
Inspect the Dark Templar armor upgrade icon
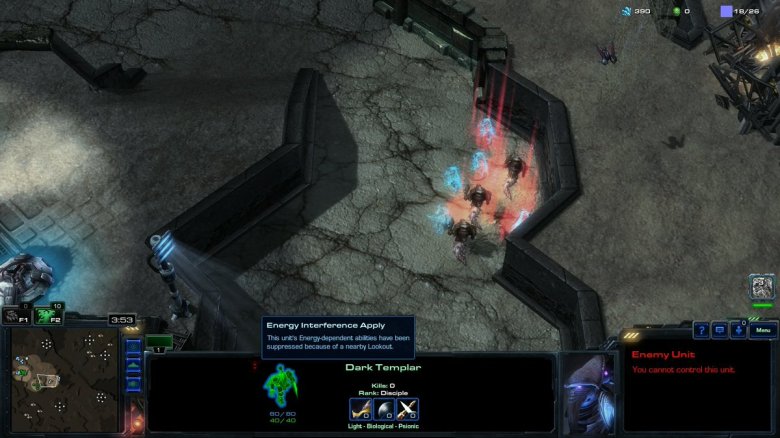tap(384, 409)
